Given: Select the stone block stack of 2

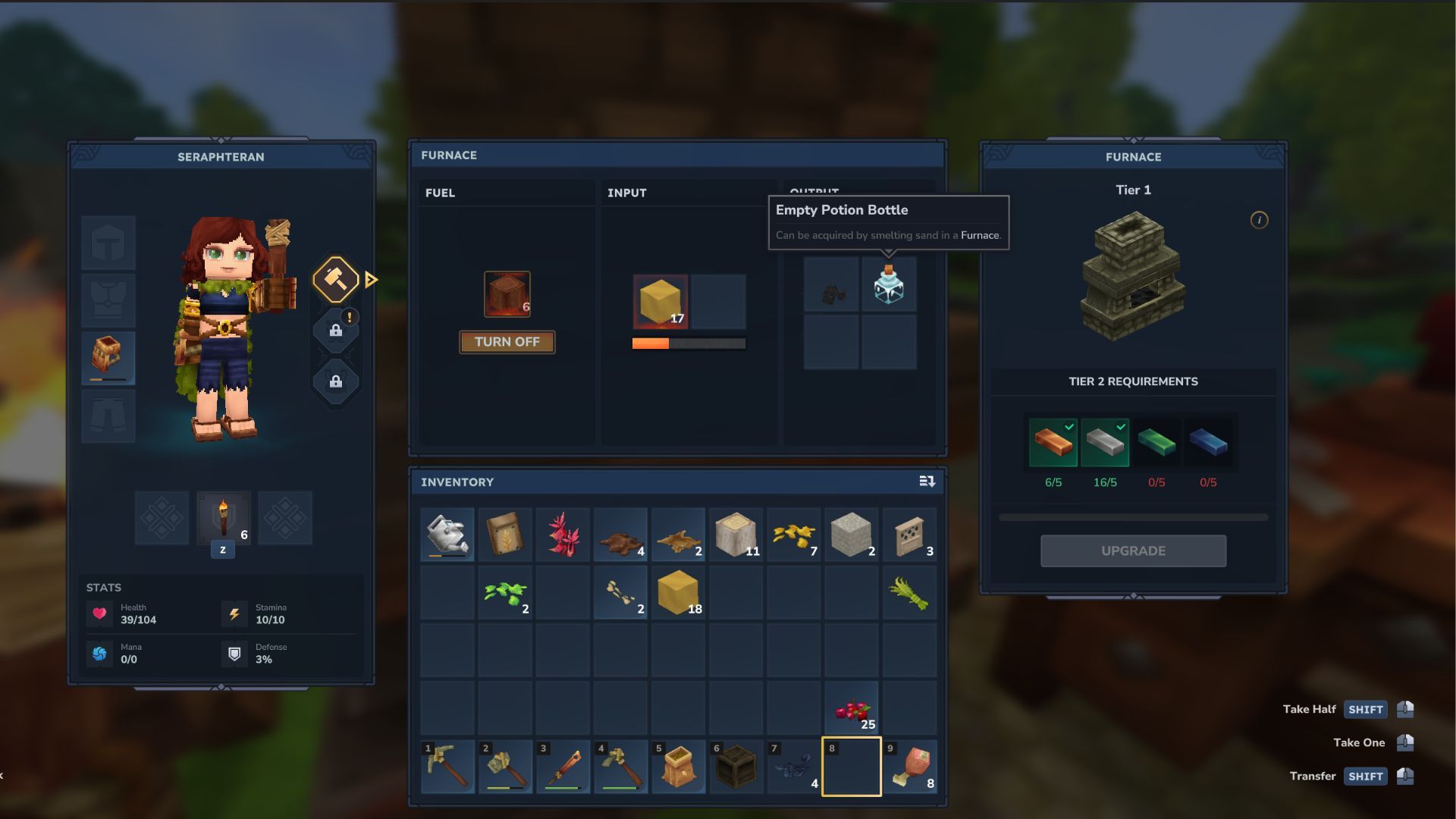Looking at the screenshot, I should coord(852,535).
